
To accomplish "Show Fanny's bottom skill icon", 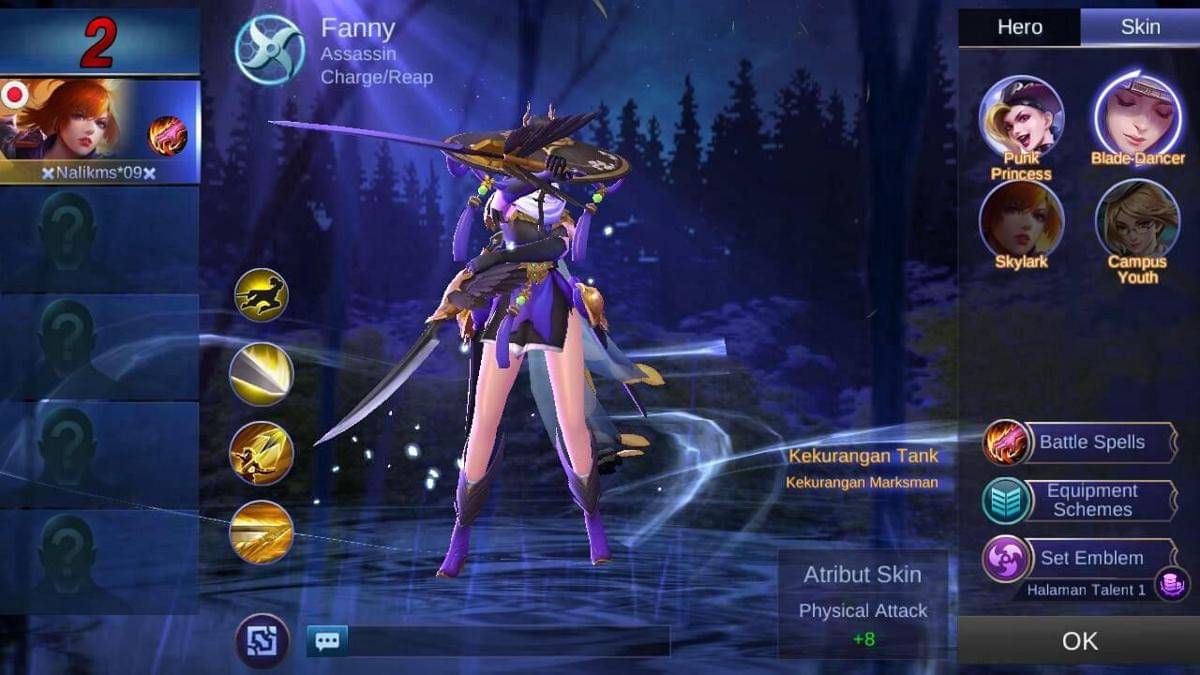I will click(261, 532).
